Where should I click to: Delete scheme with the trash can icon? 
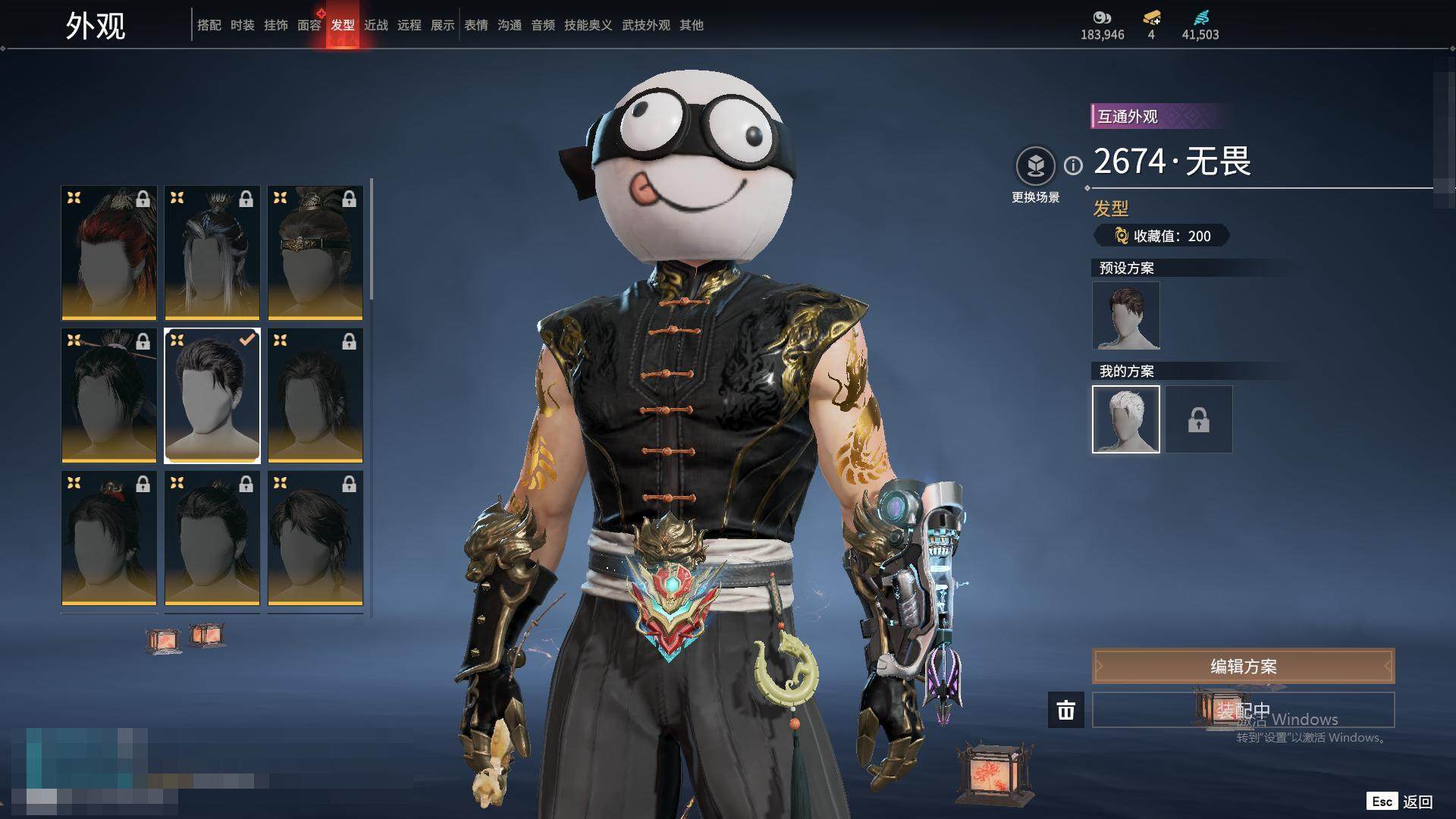point(1065,710)
